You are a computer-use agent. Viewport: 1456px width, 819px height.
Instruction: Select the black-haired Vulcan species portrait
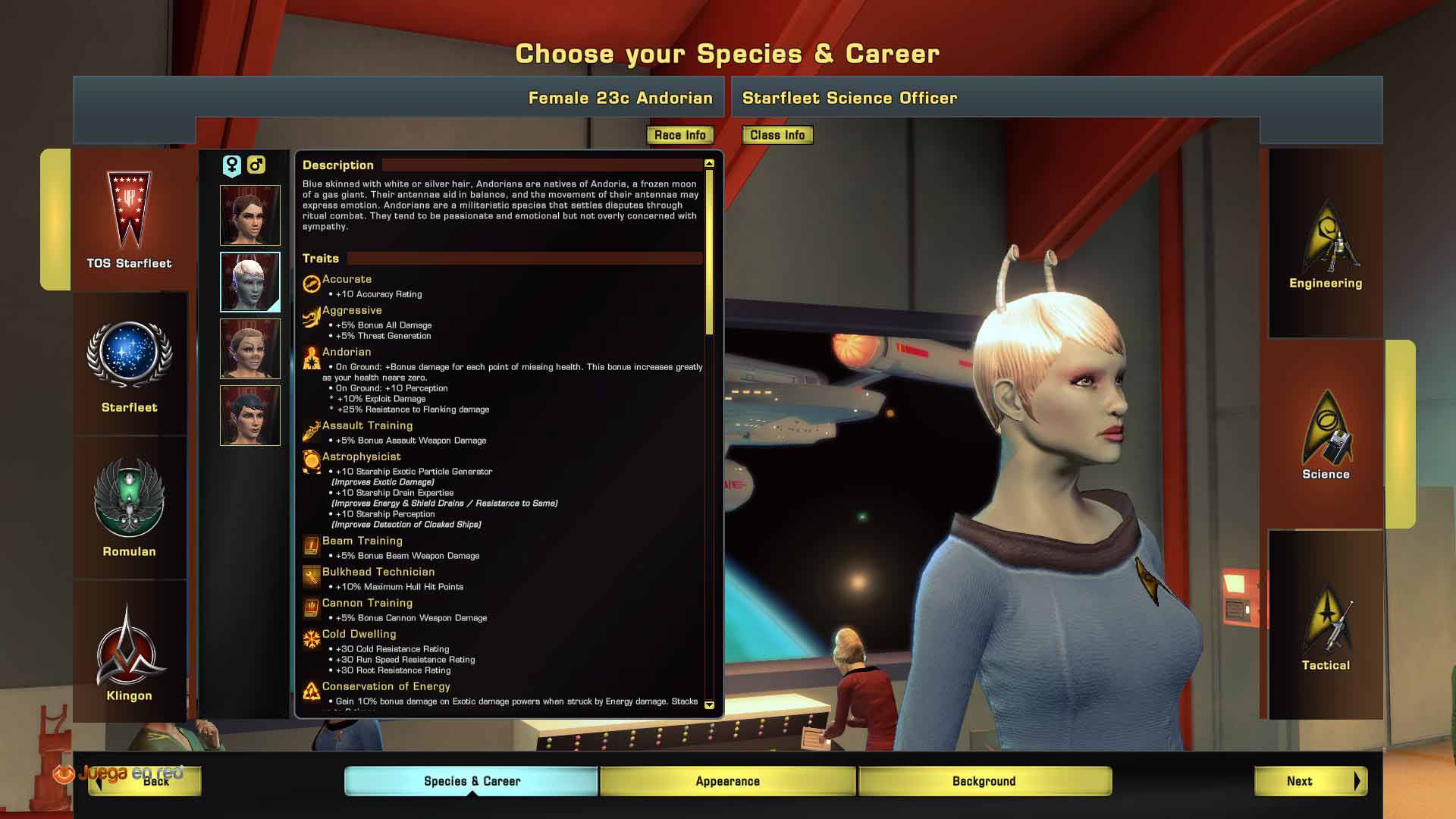tap(250, 416)
